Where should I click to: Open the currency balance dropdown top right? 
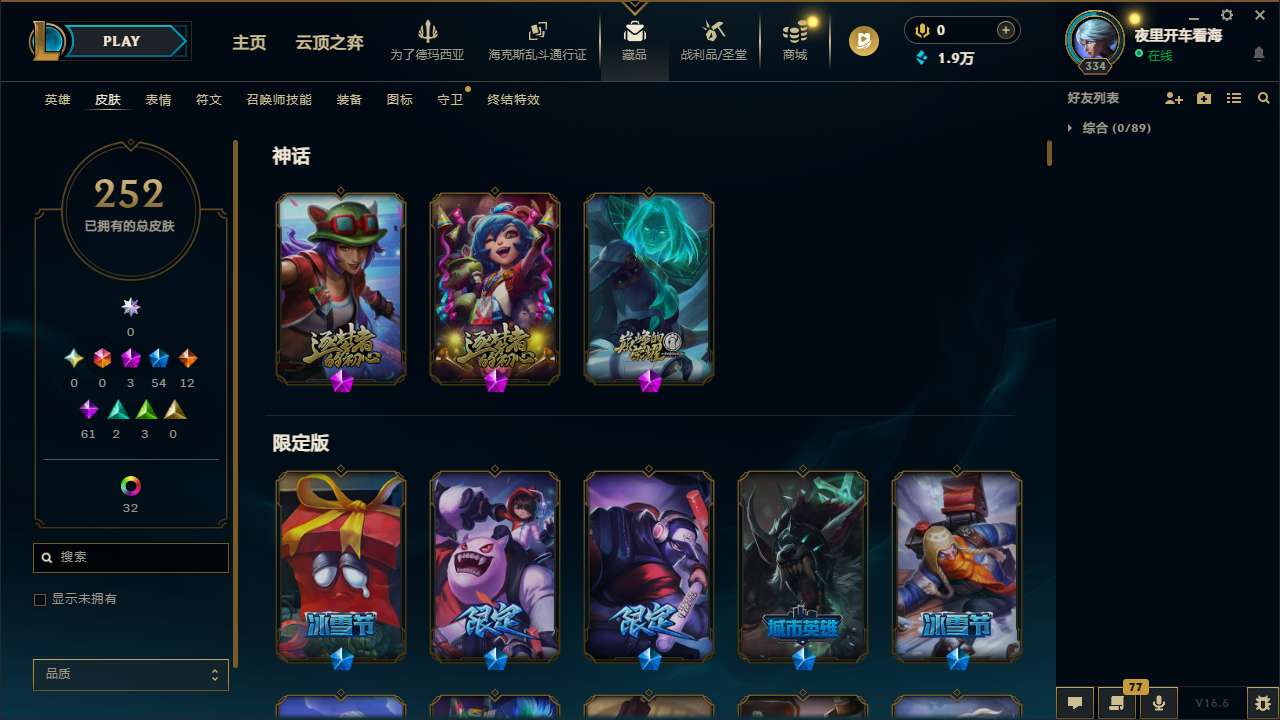(x=961, y=30)
